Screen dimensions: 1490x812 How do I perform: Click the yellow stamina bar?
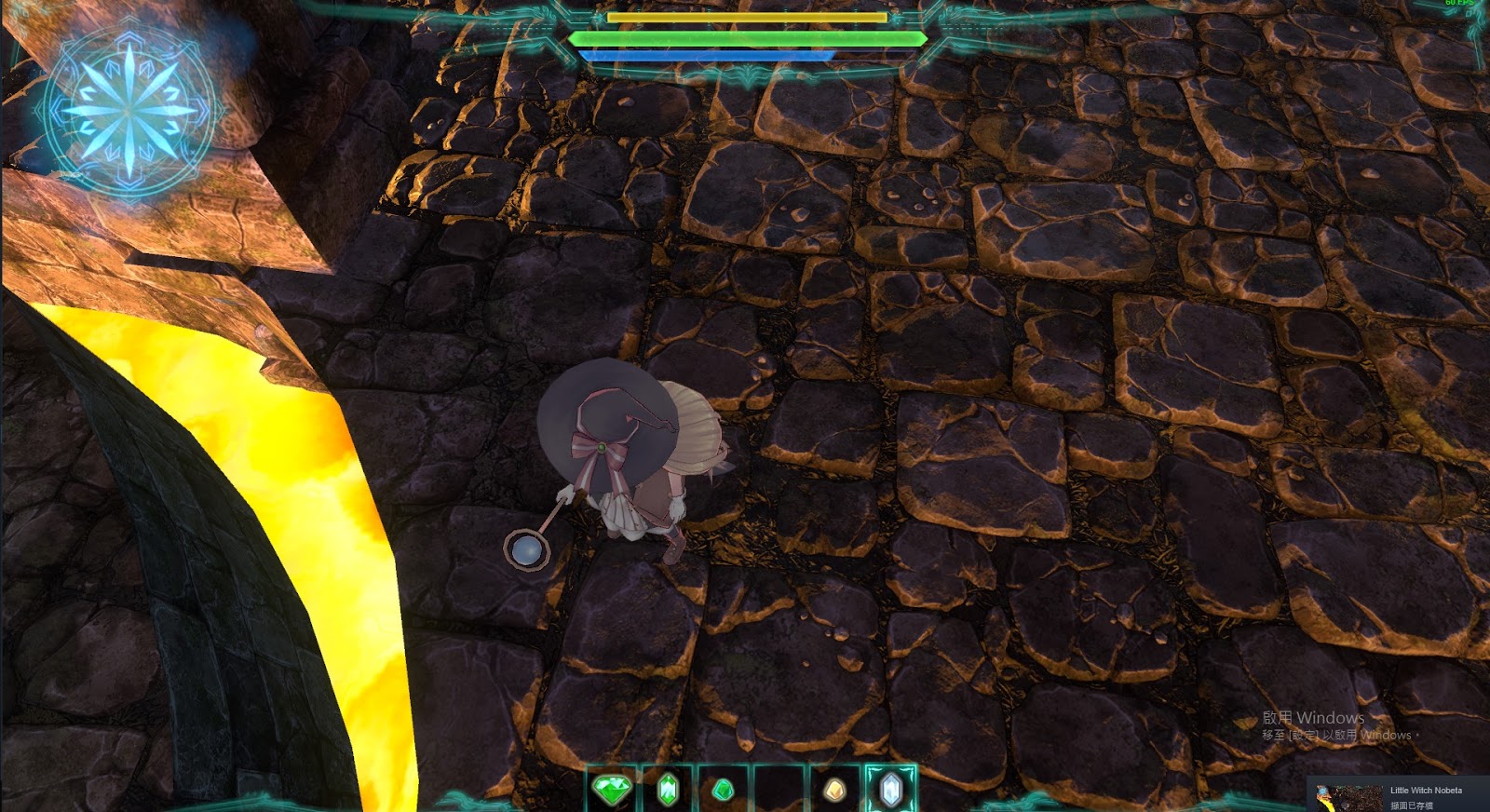pos(745,17)
